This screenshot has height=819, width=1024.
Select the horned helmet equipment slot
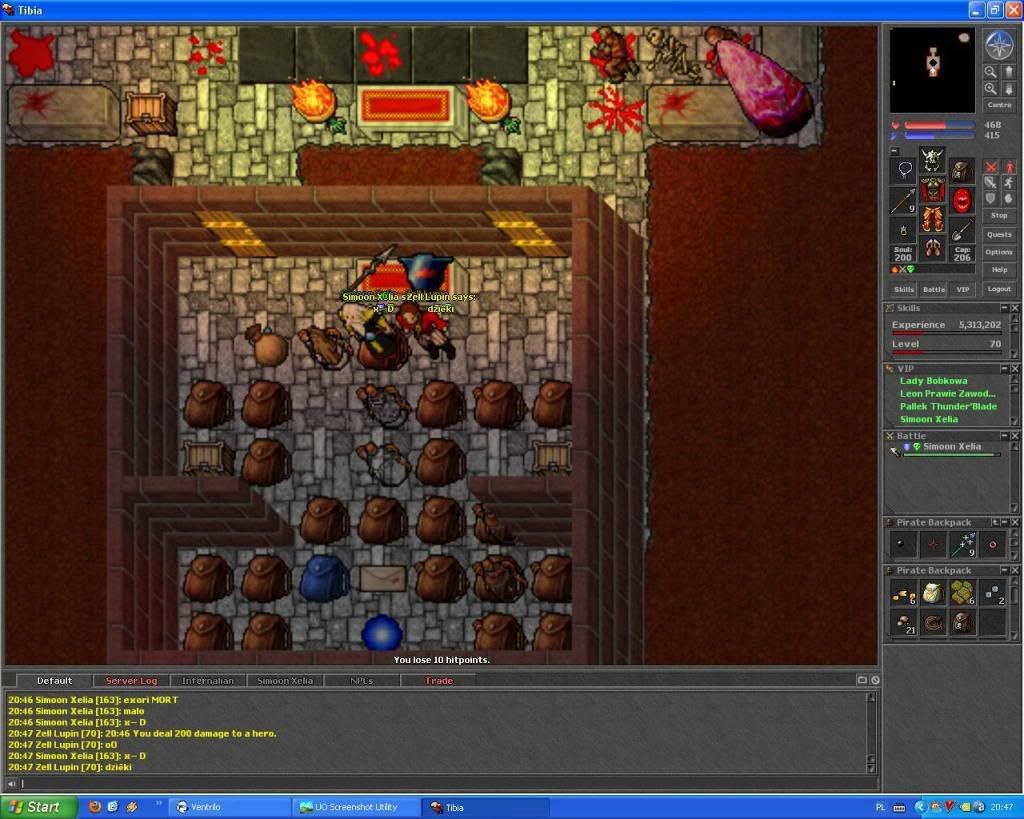click(x=933, y=160)
